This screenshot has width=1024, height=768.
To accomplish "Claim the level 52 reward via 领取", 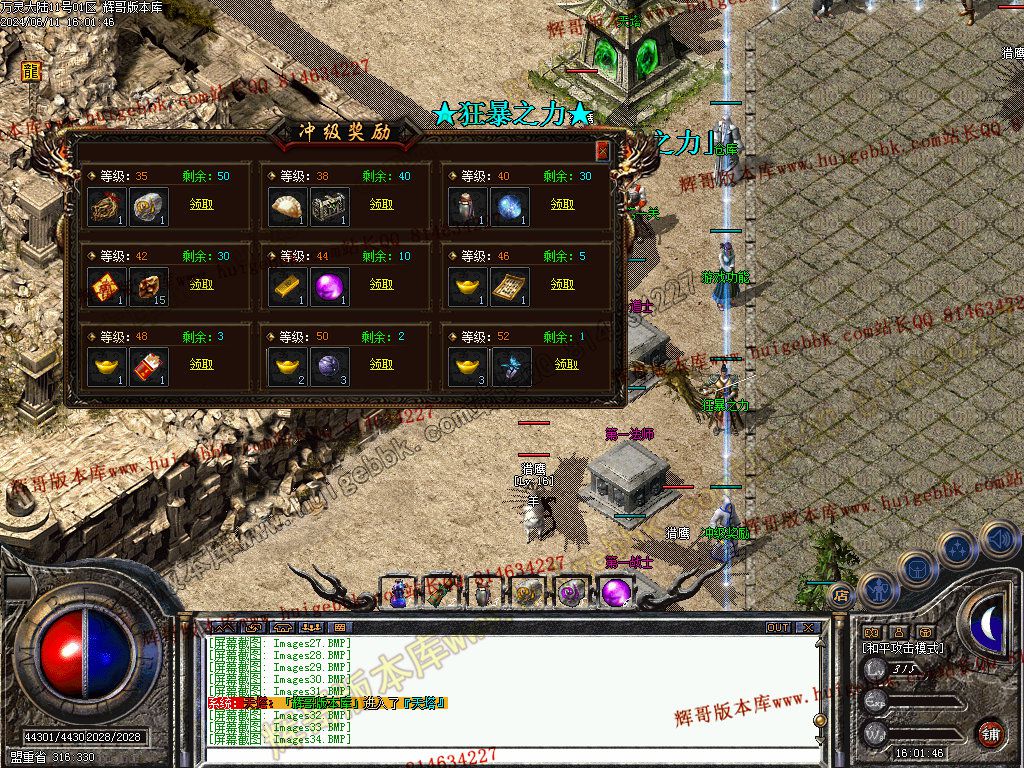I will click(x=562, y=364).
